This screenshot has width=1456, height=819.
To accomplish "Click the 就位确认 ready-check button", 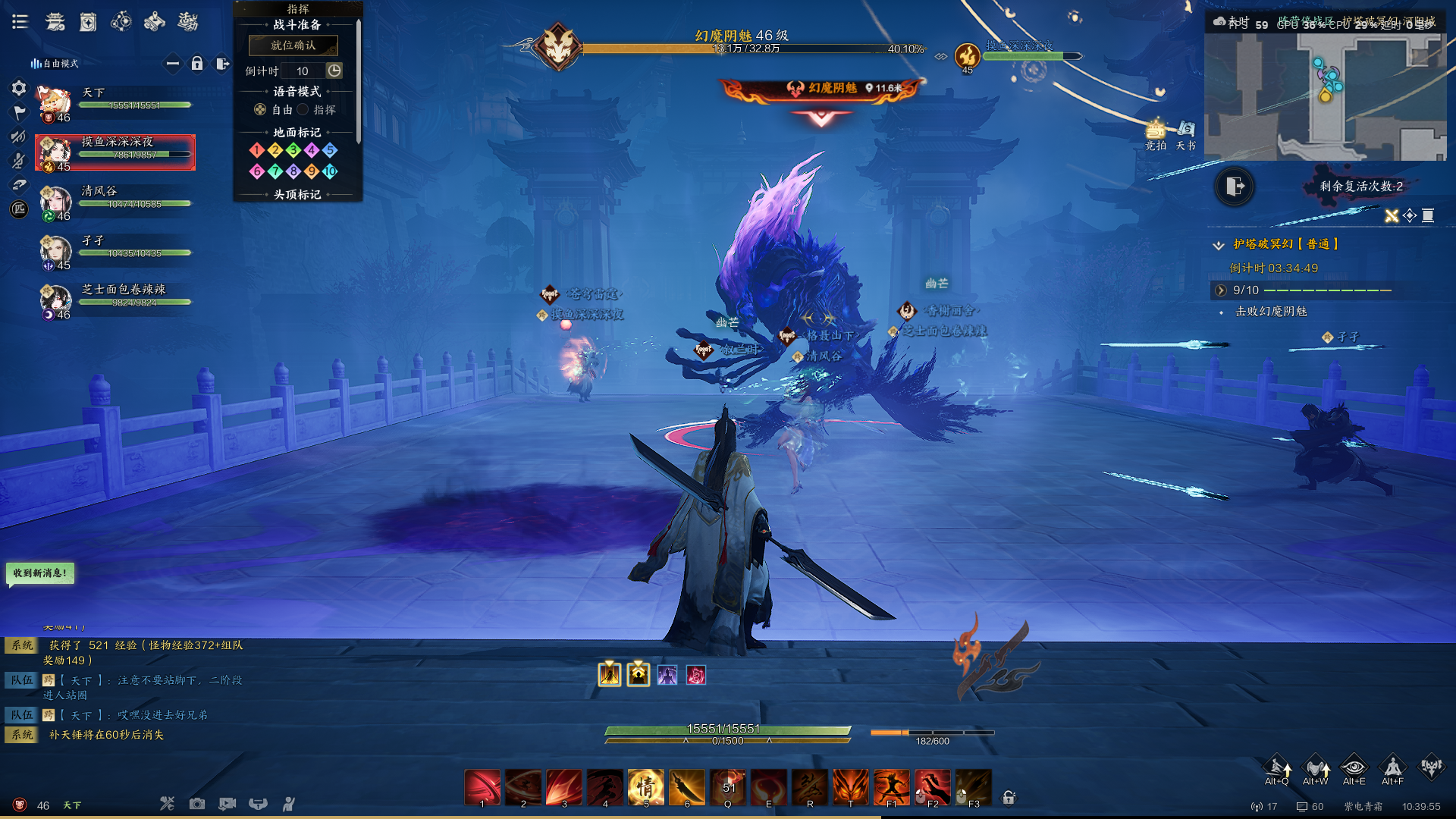I will pyautogui.click(x=293, y=45).
